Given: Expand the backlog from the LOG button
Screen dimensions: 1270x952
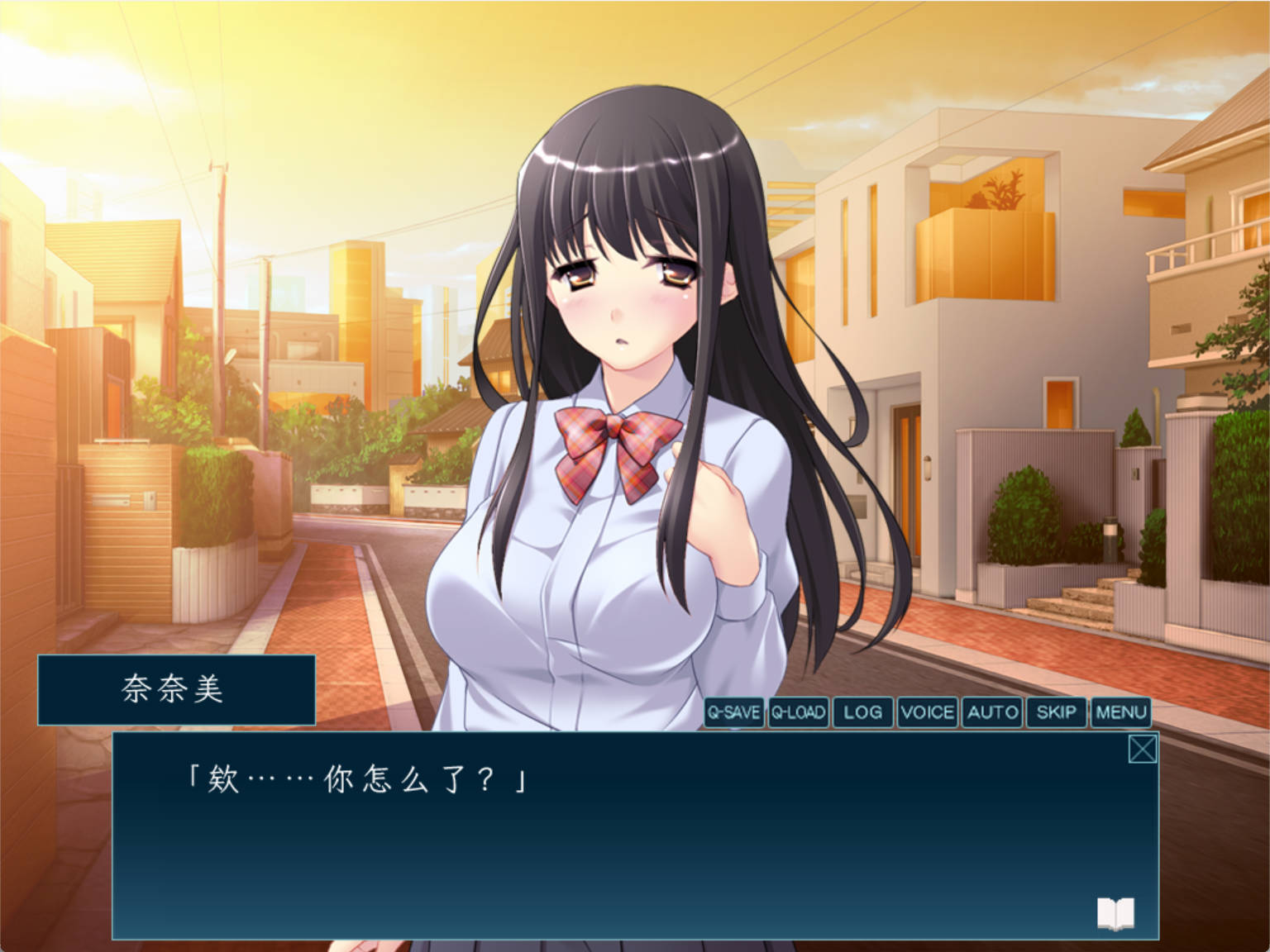Looking at the screenshot, I should [x=862, y=712].
